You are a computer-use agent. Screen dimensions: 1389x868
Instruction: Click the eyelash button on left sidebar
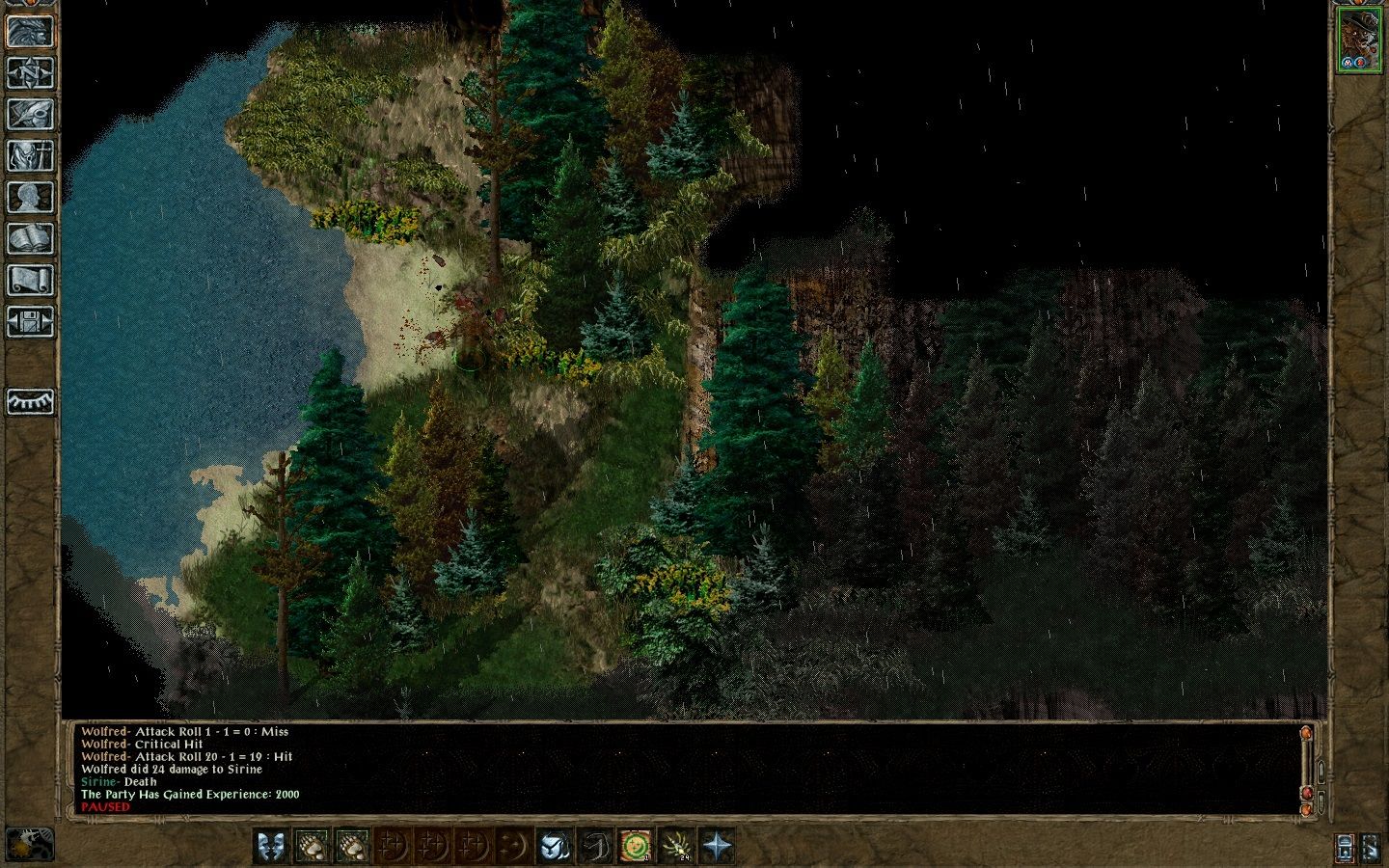click(30, 400)
